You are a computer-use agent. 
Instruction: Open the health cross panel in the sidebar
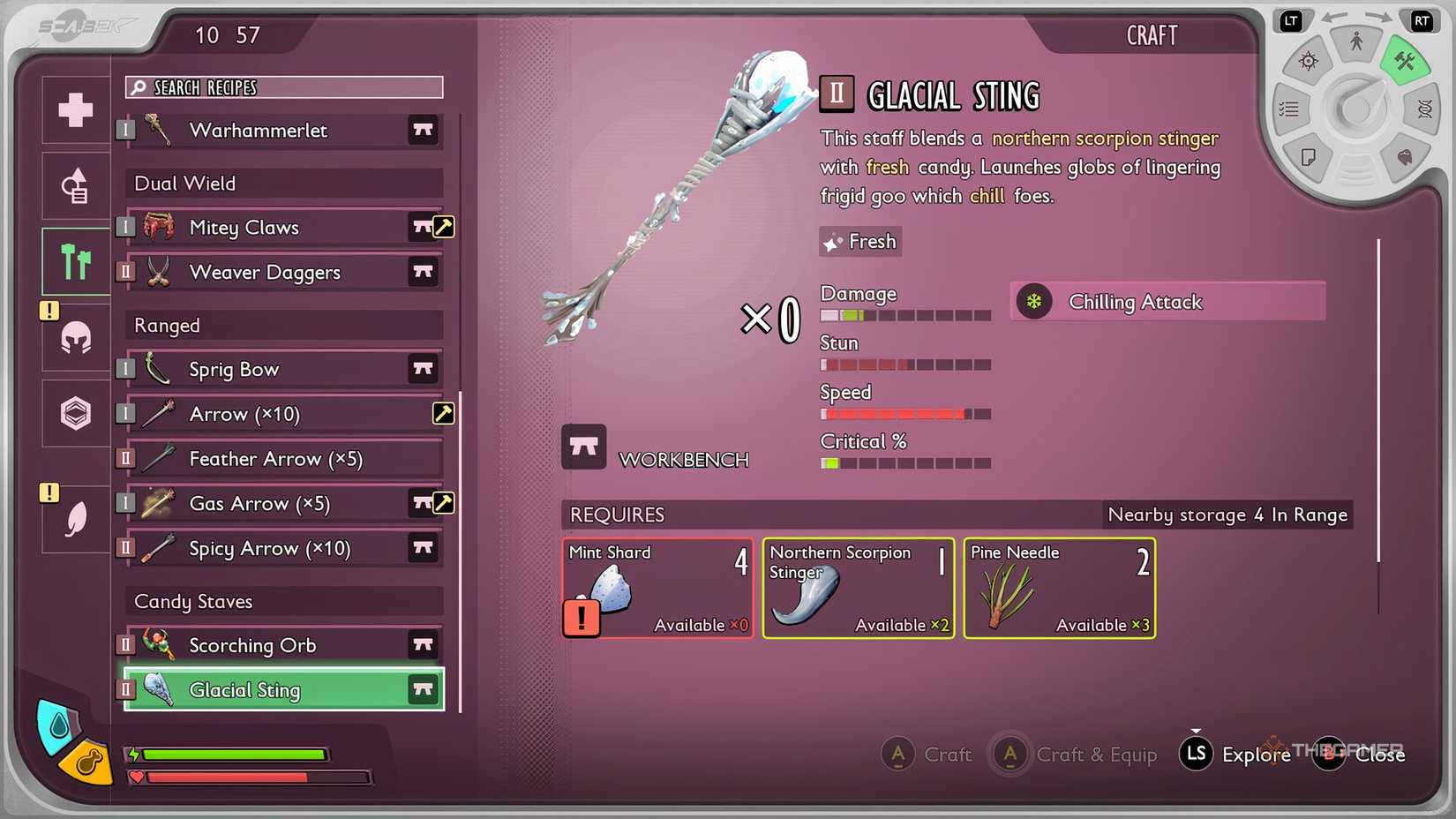pos(74,110)
